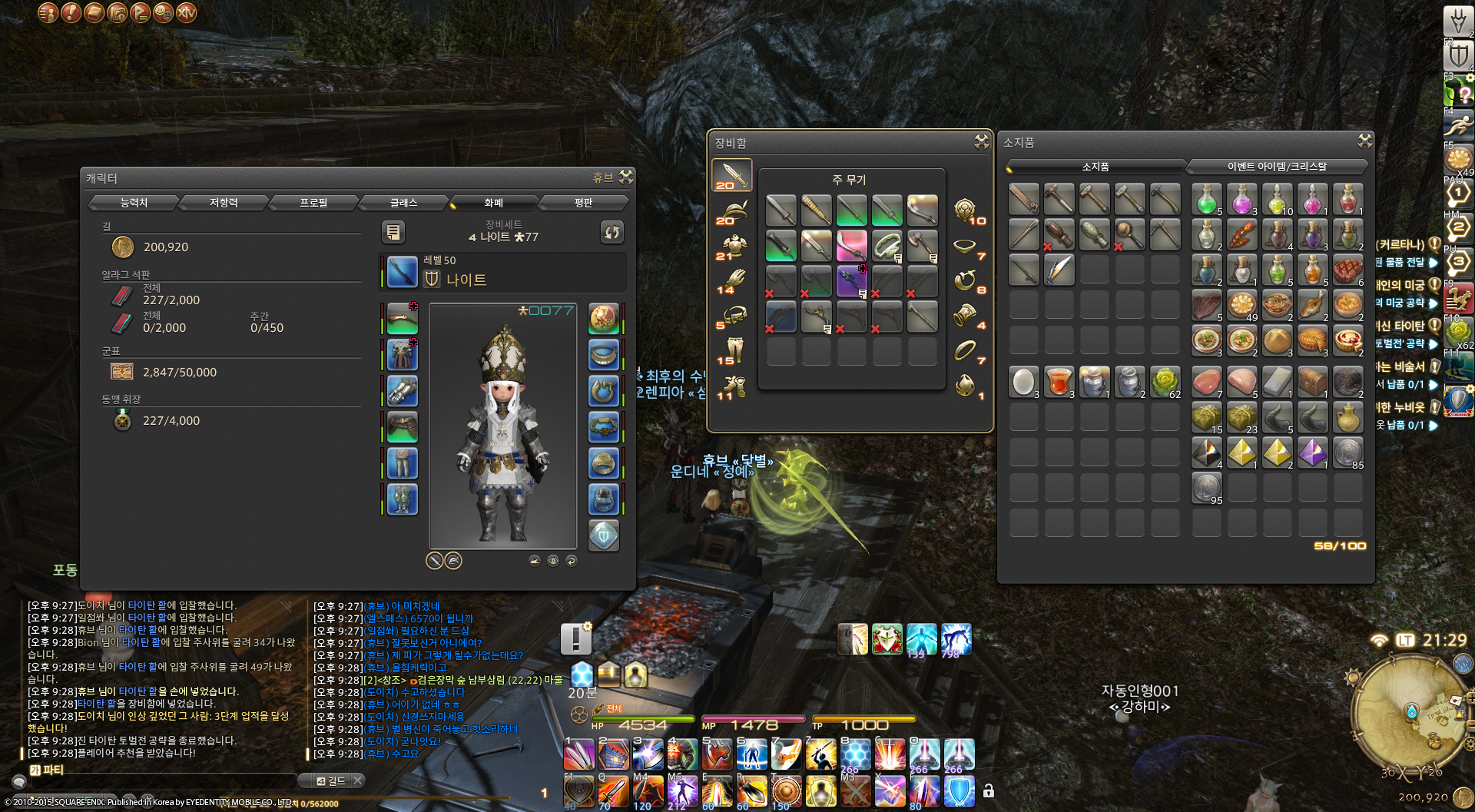Select the equipped helmet slot
The height and width of the screenshot is (812, 1475).
pyautogui.click(x=402, y=319)
